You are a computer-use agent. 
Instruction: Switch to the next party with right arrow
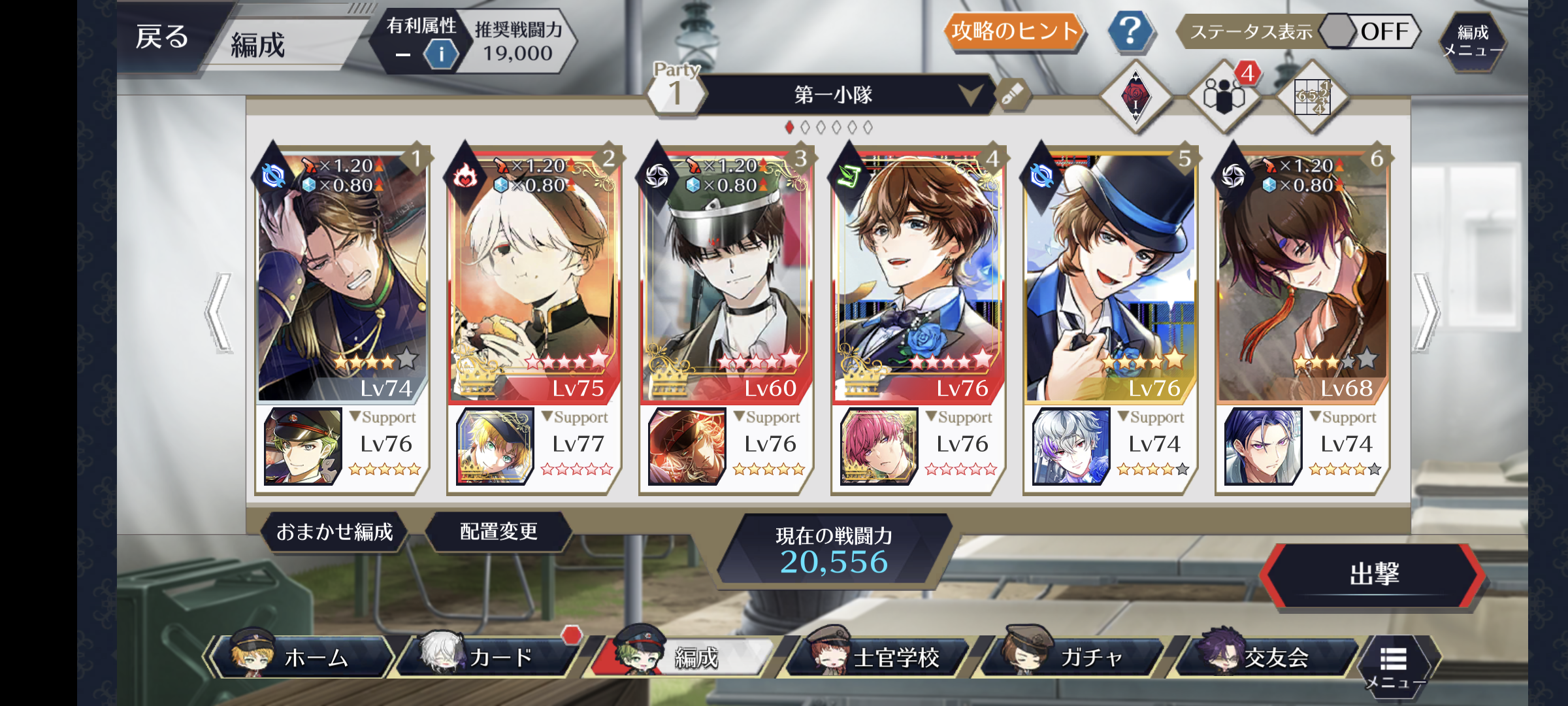click(1426, 312)
